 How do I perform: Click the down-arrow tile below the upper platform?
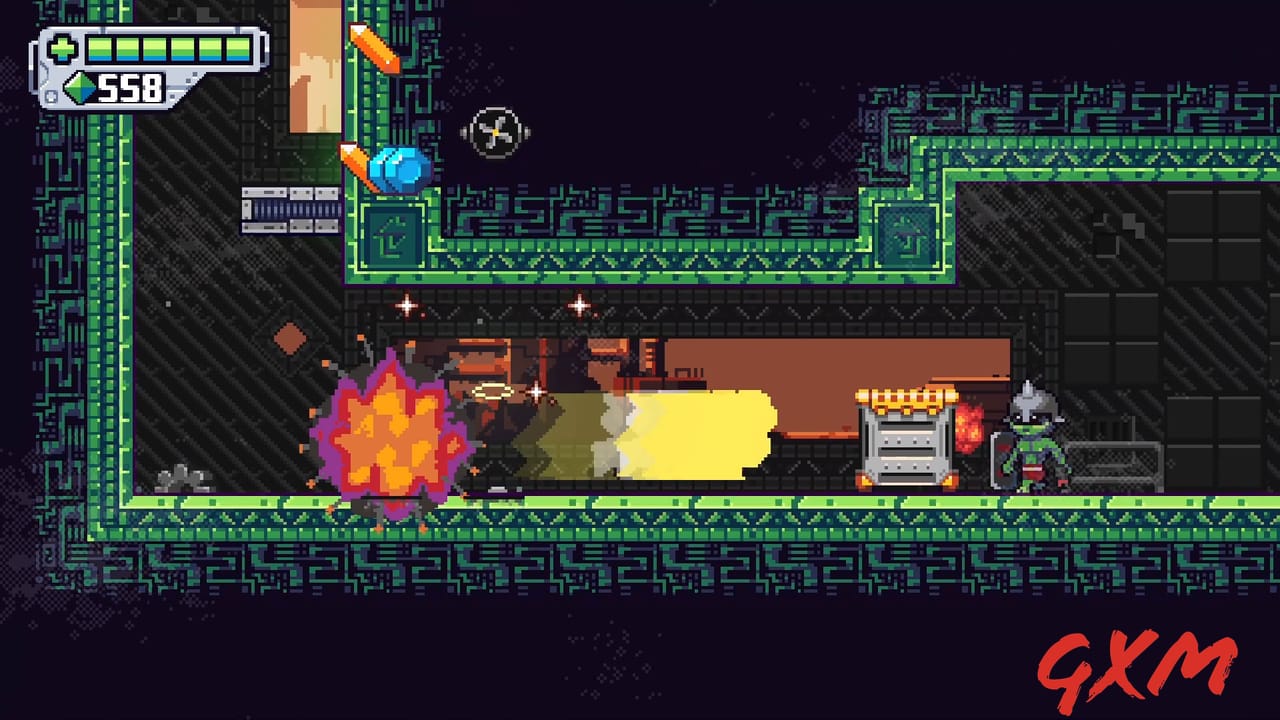(393, 237)
